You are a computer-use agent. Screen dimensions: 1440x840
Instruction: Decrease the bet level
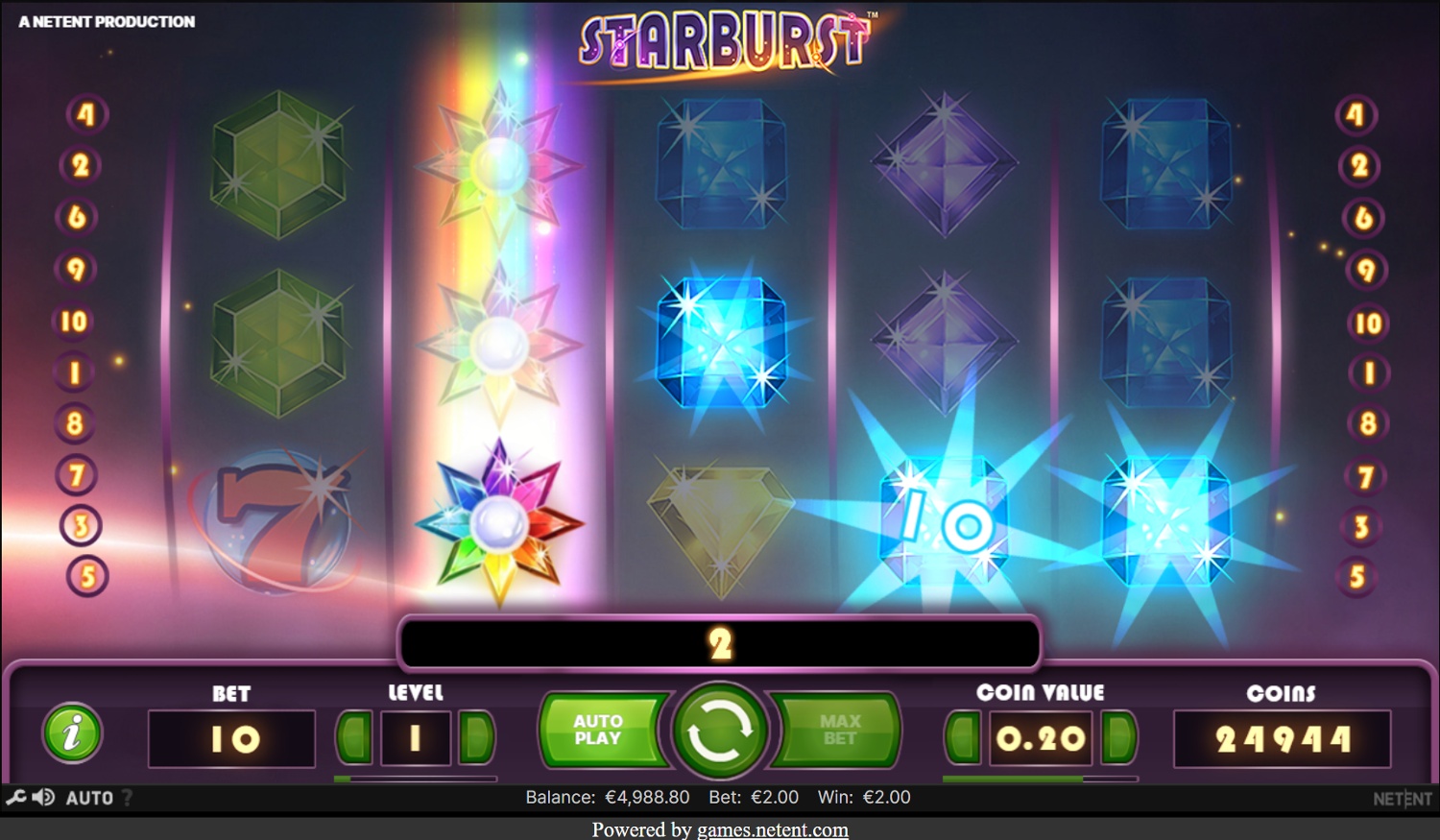[x=355, y=737]
